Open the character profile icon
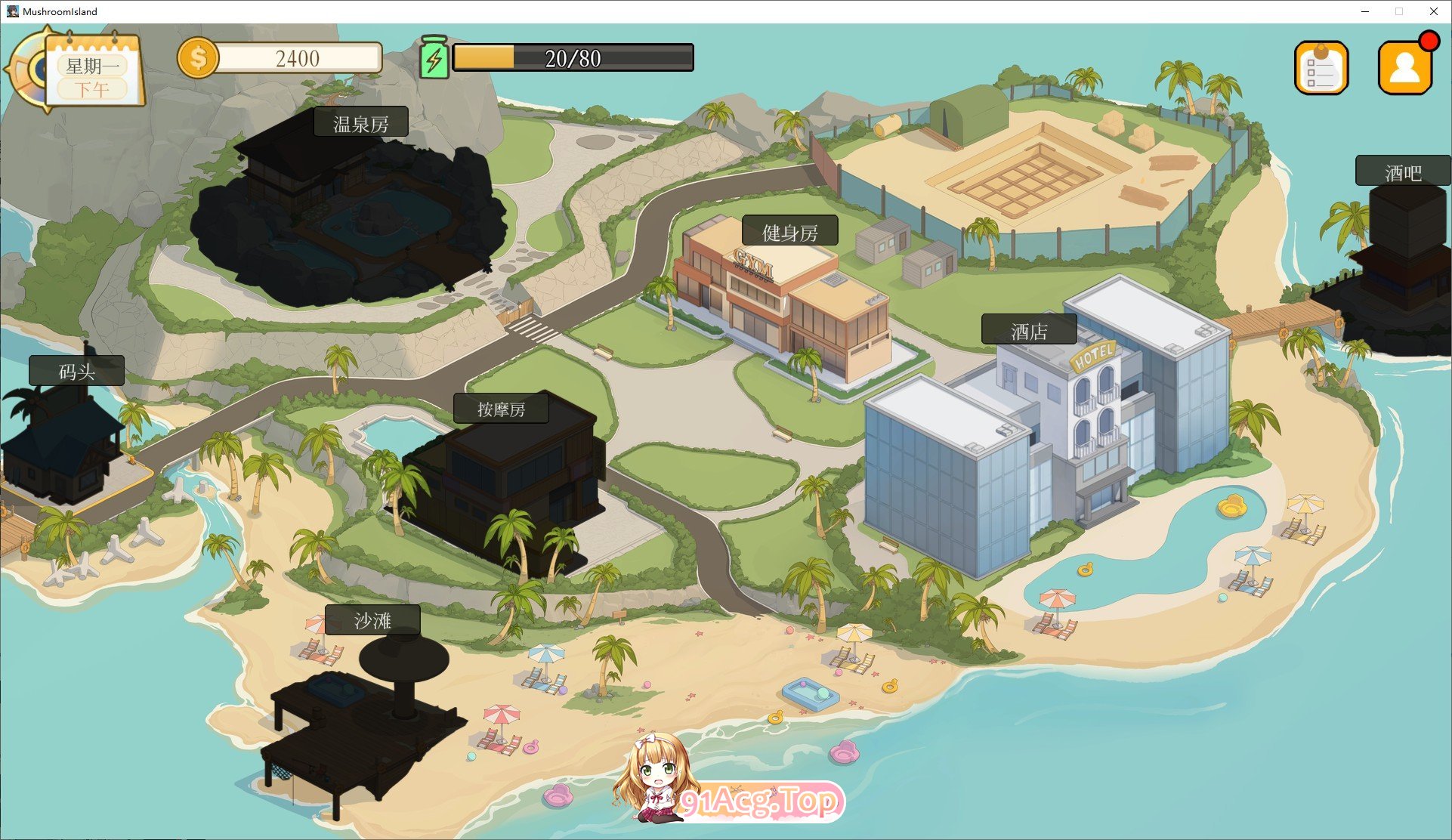 [x=1404, y=69]
